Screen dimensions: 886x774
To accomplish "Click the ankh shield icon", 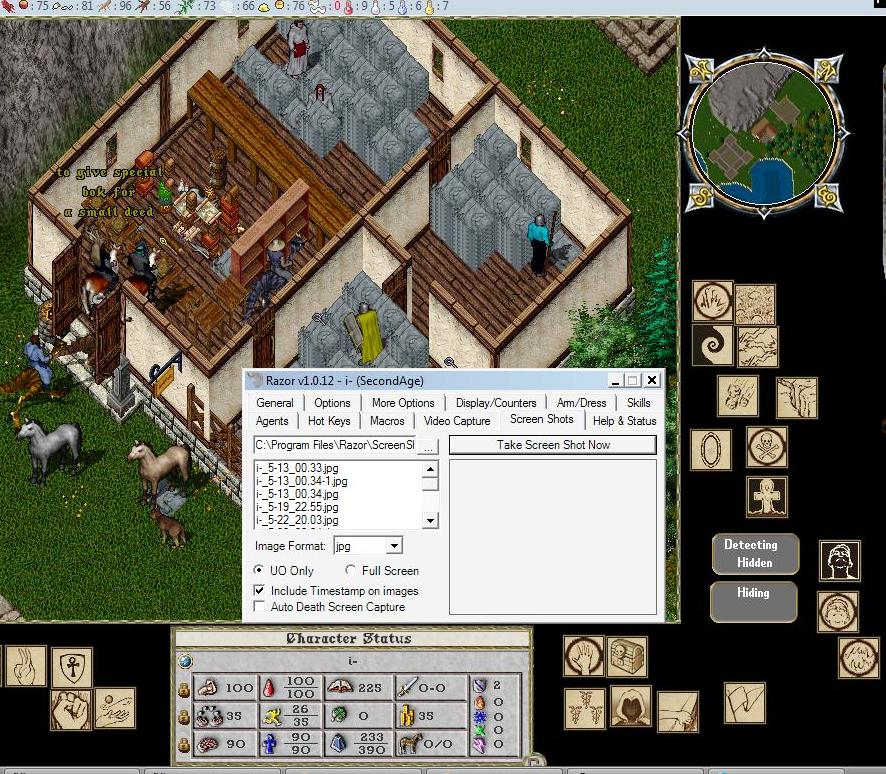I will 71,665.
